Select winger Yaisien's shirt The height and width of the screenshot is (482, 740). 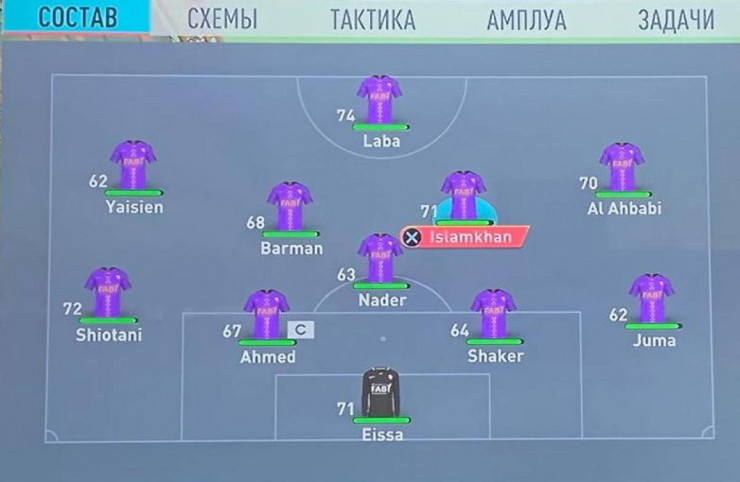point(133,166)
